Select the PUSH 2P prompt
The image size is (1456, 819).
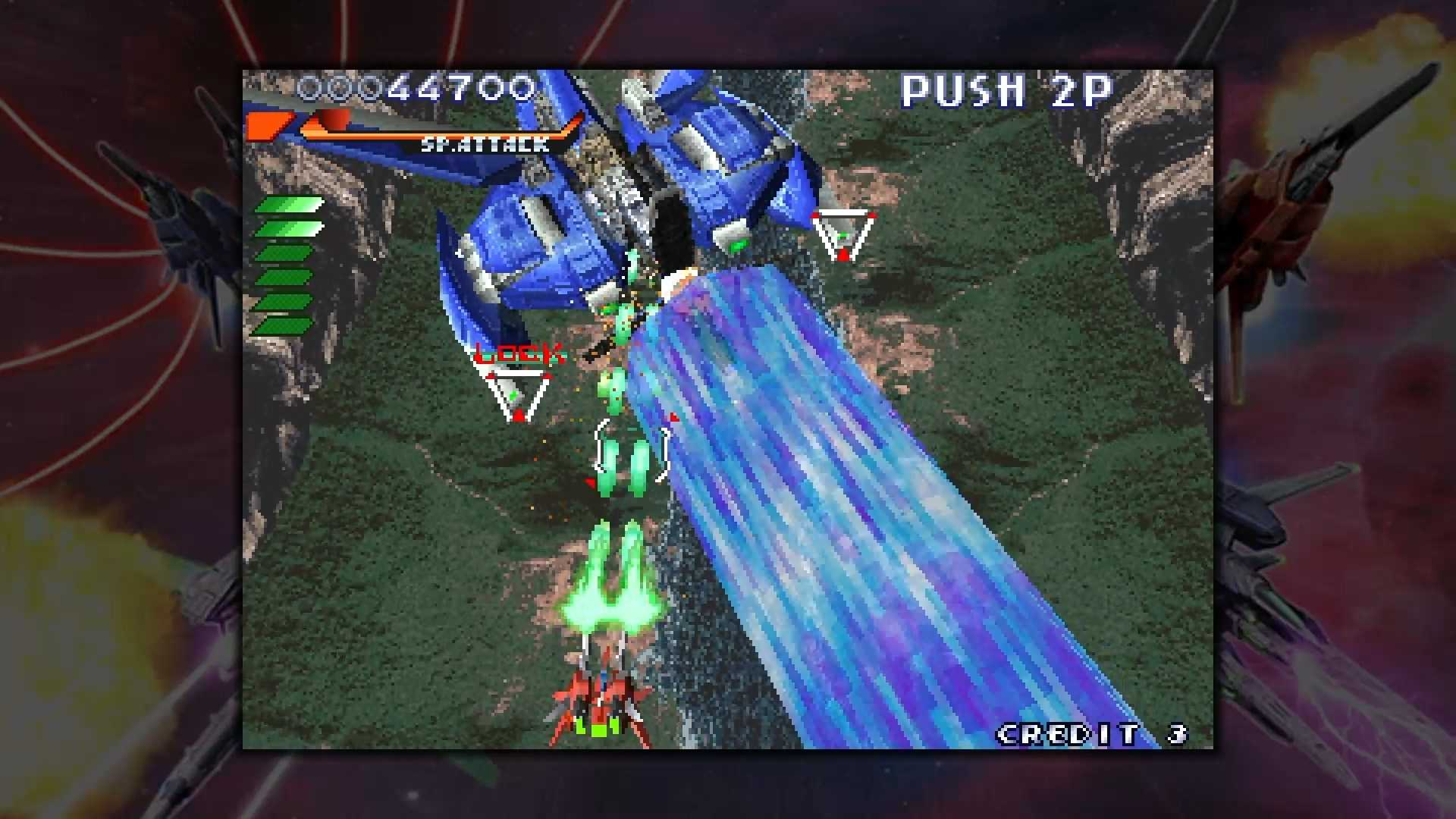(1006, 91)
